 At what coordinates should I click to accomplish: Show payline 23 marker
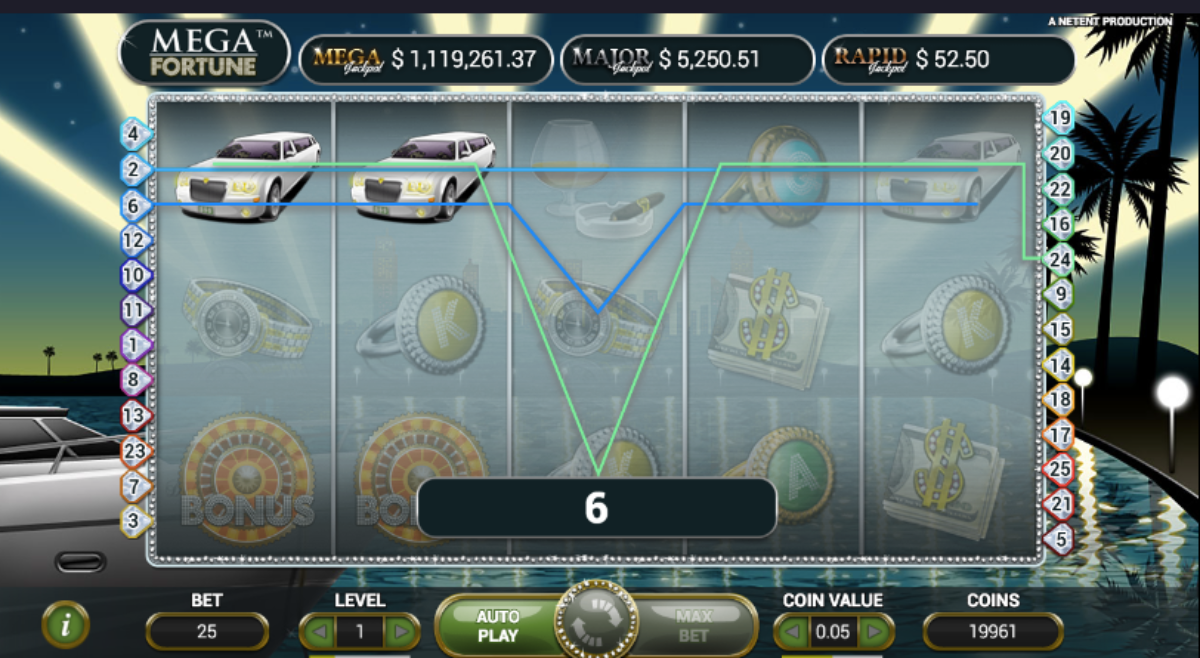point(135,451)
